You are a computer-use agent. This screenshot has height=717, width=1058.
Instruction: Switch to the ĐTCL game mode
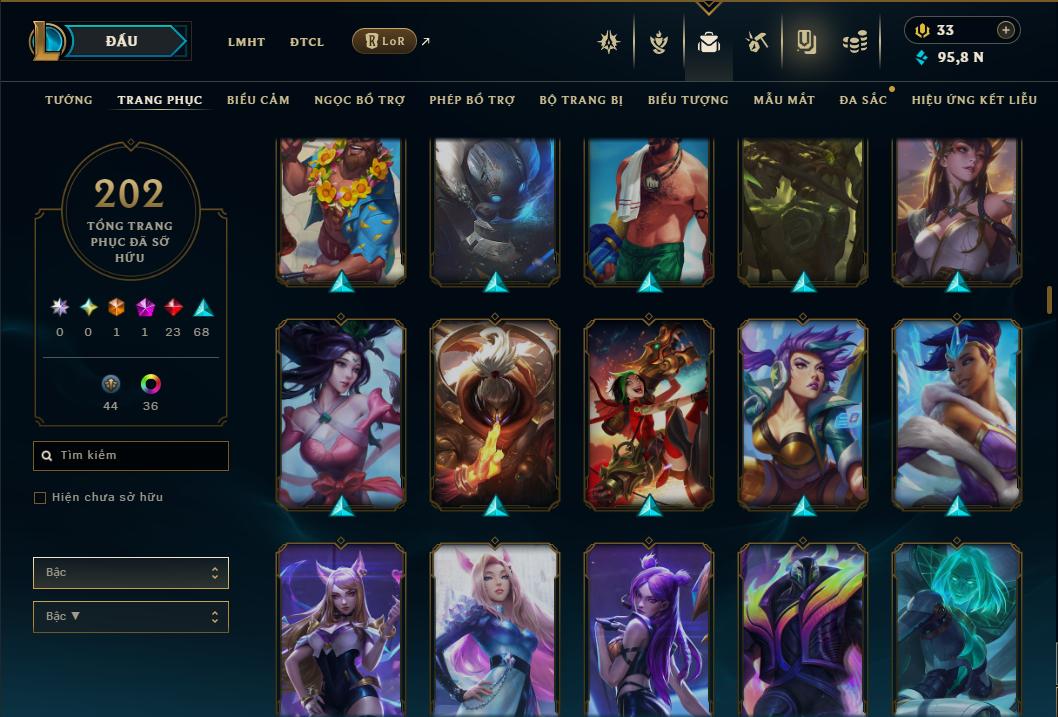307,42
